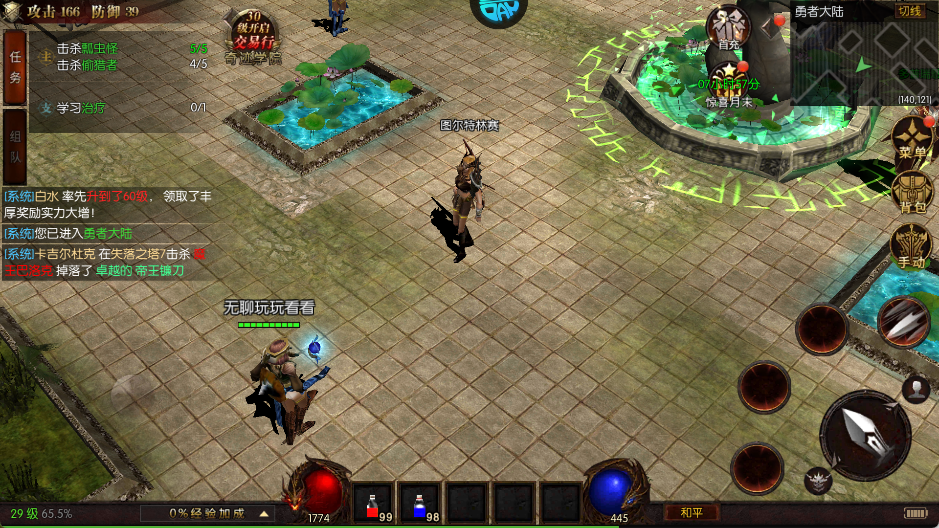Tap the small monster target button
This screenshot has width=939, height=528.
[819, 481]
